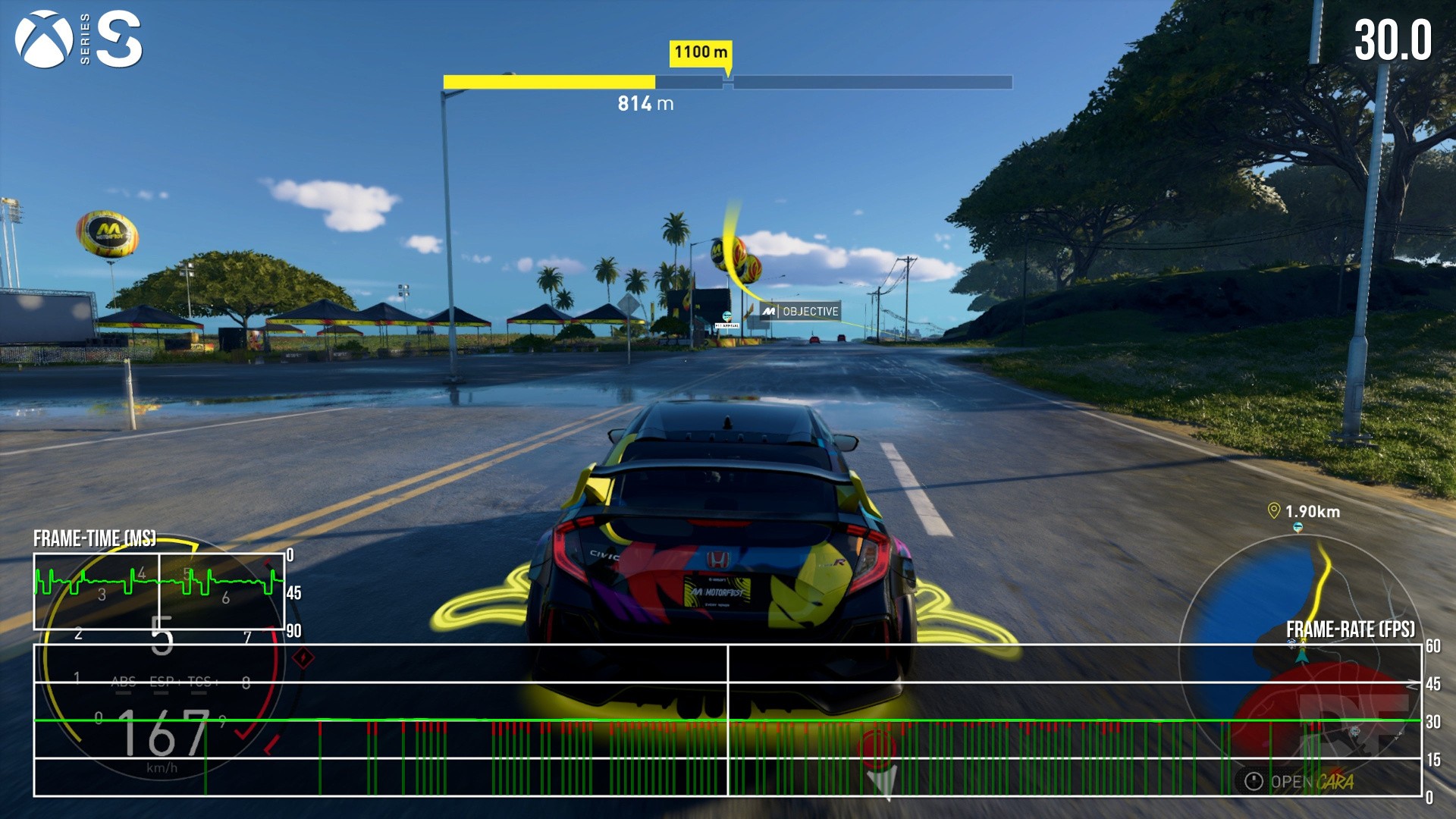Screen dimensions: 1456x819
Task: Click the 1100 m distance goal marker
Action: click(x=701, y=52)
